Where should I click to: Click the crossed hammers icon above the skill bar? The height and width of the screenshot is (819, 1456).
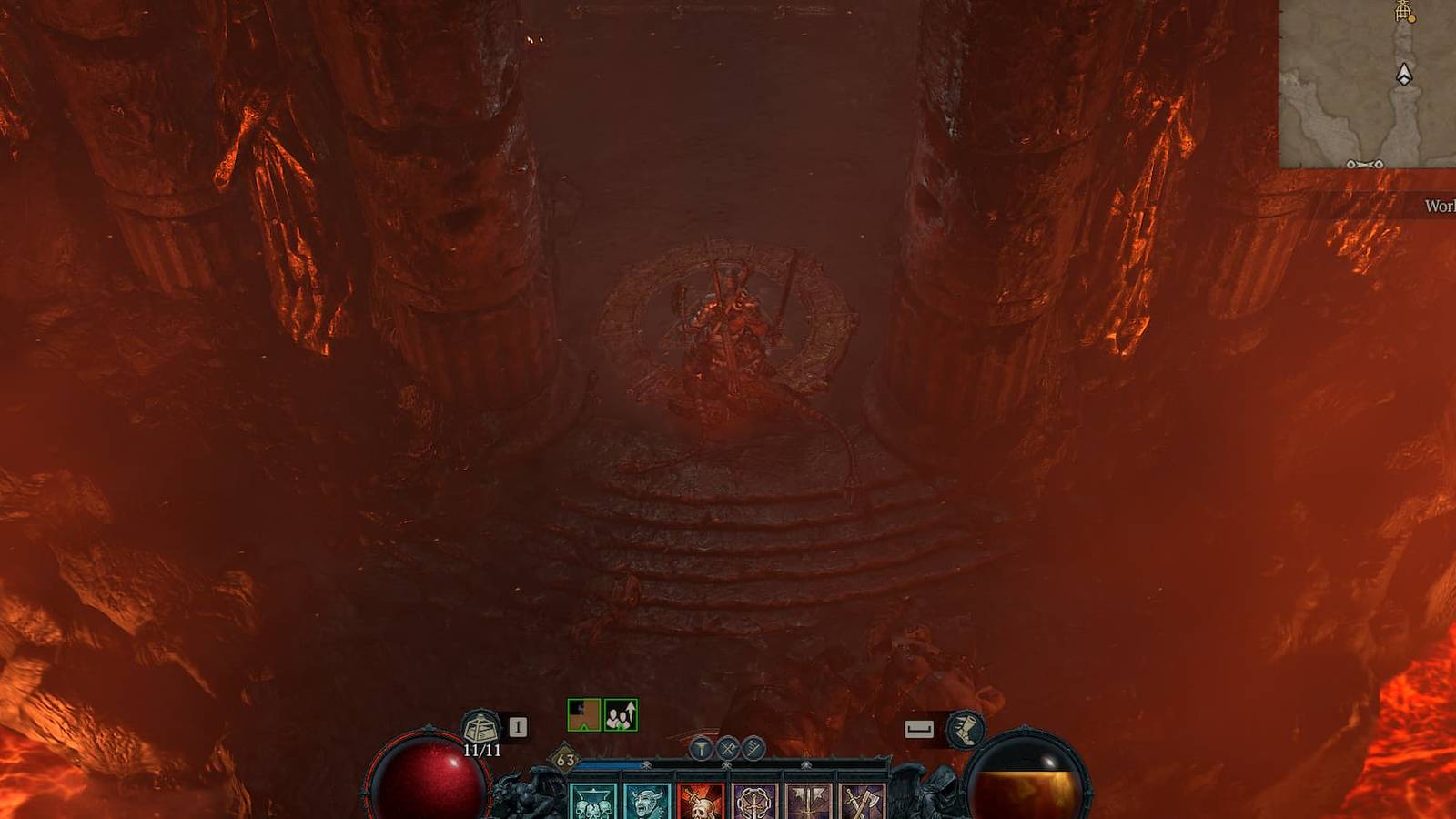pyautogui.click(x=726, y=749)
